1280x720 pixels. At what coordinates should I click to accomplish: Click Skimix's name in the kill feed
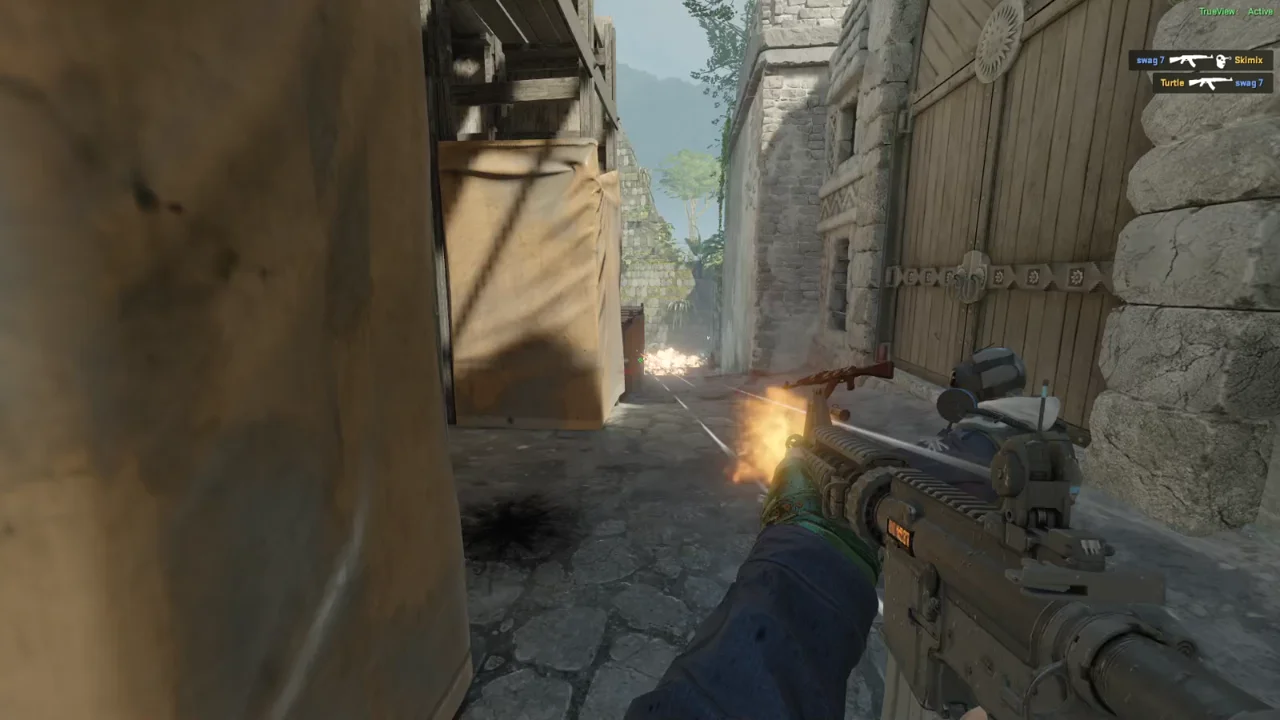(x=1248, y=60)
